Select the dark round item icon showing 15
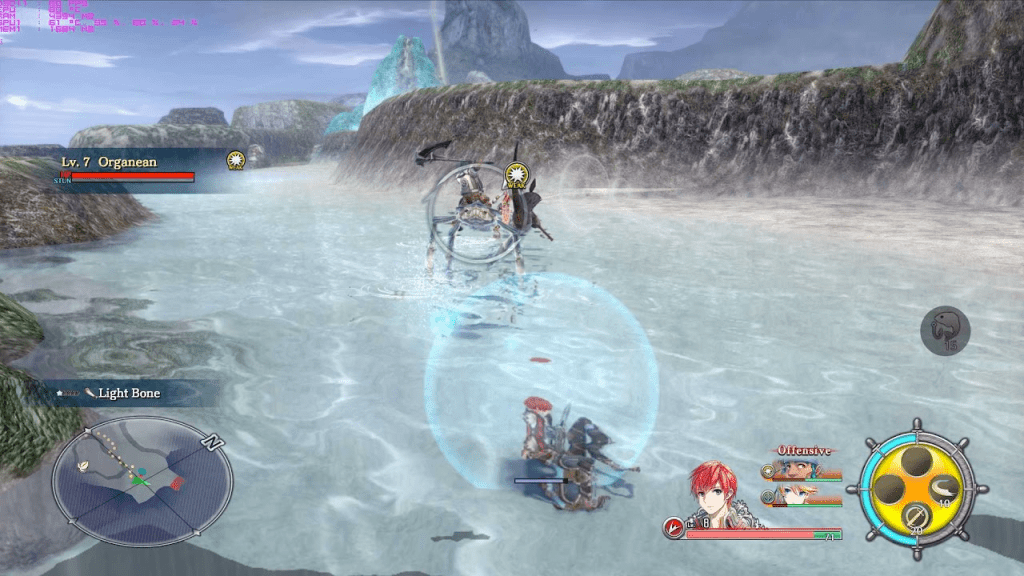Viewport: 1024px width, 576px height. pyautogui.click(x=945, y=329)
